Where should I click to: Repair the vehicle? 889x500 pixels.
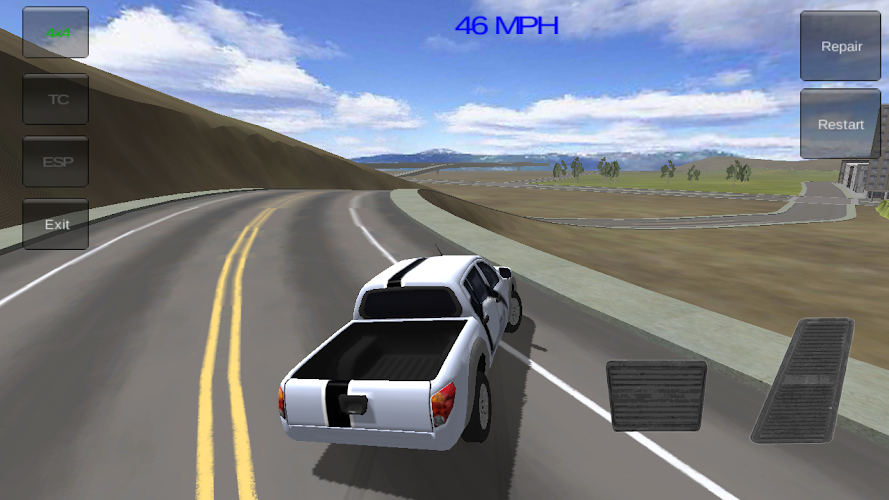coord(840,47)
